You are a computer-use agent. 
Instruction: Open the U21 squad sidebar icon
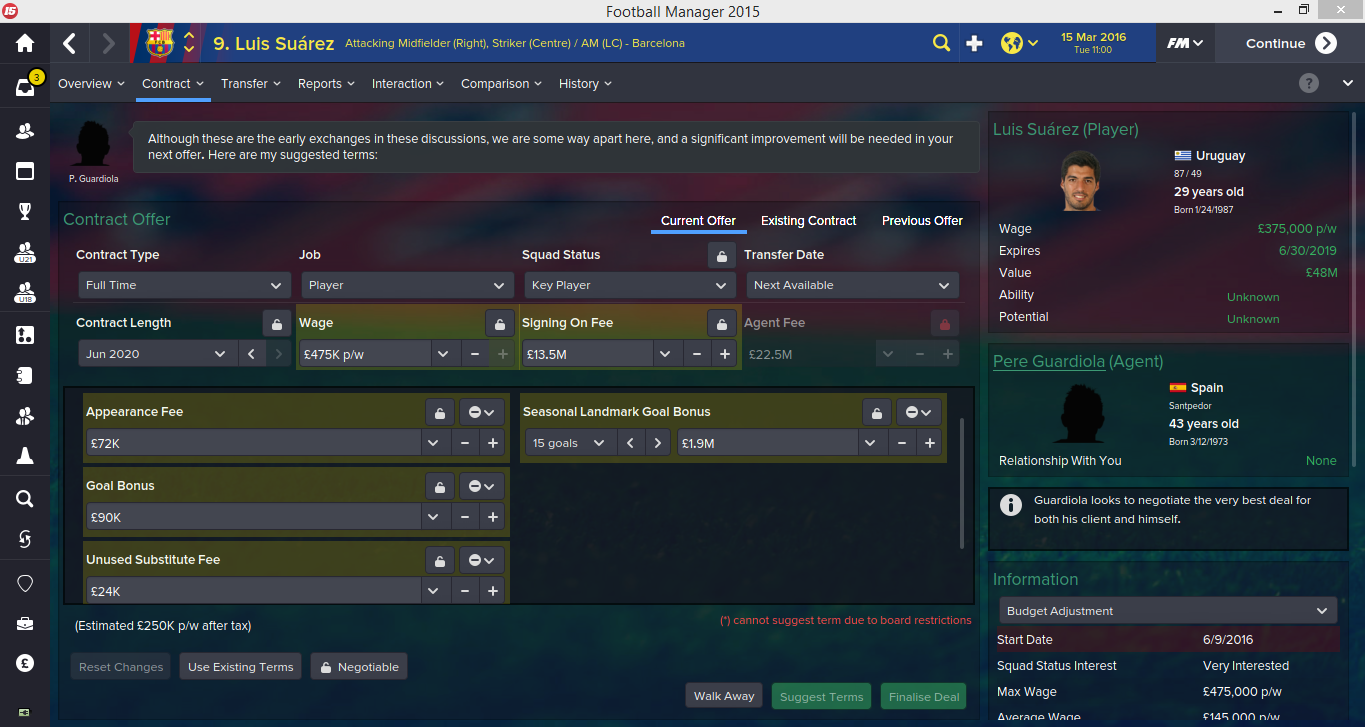click(24, 252)
